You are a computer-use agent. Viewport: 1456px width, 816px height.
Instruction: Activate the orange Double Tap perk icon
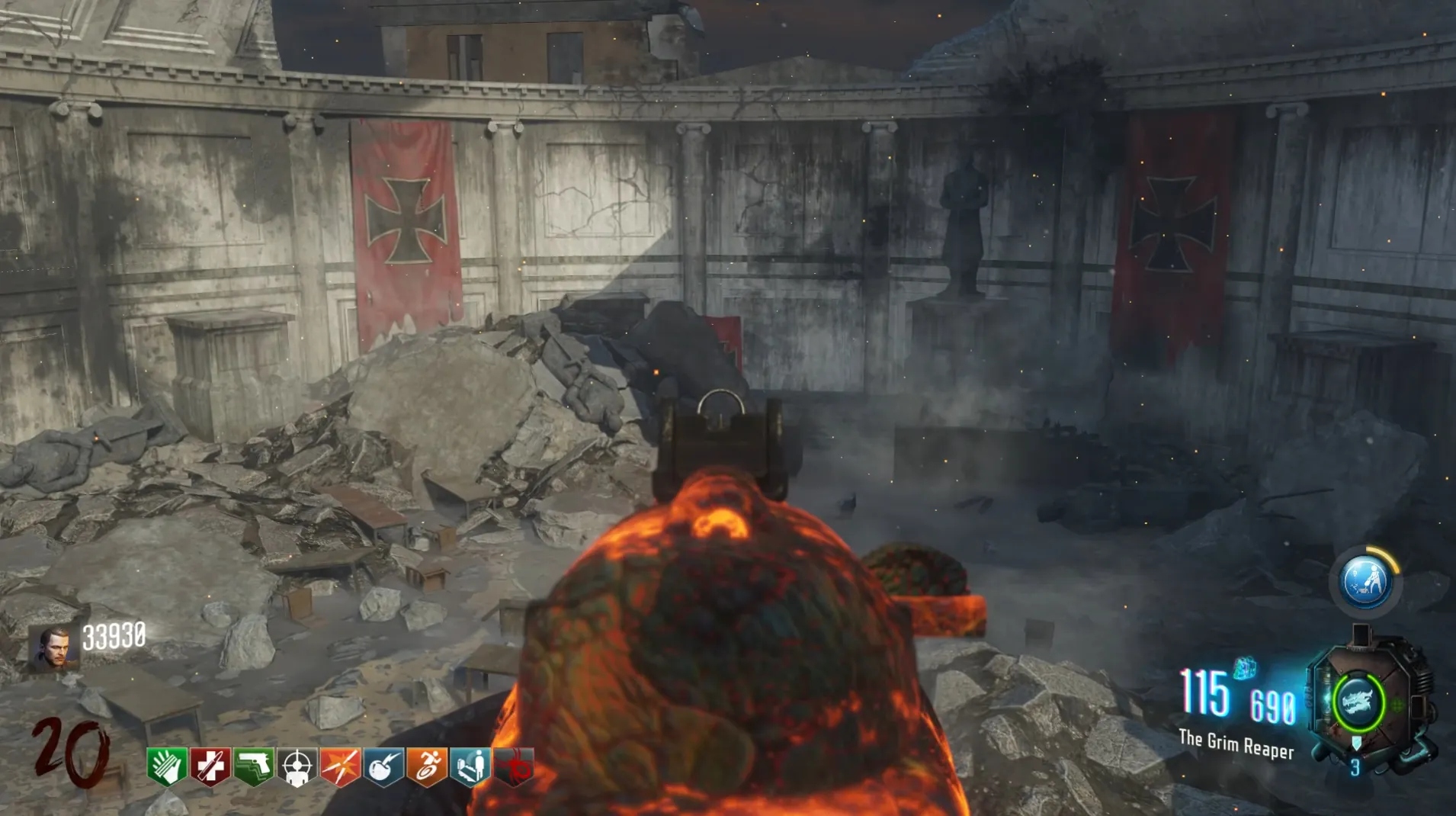(341, 766)
